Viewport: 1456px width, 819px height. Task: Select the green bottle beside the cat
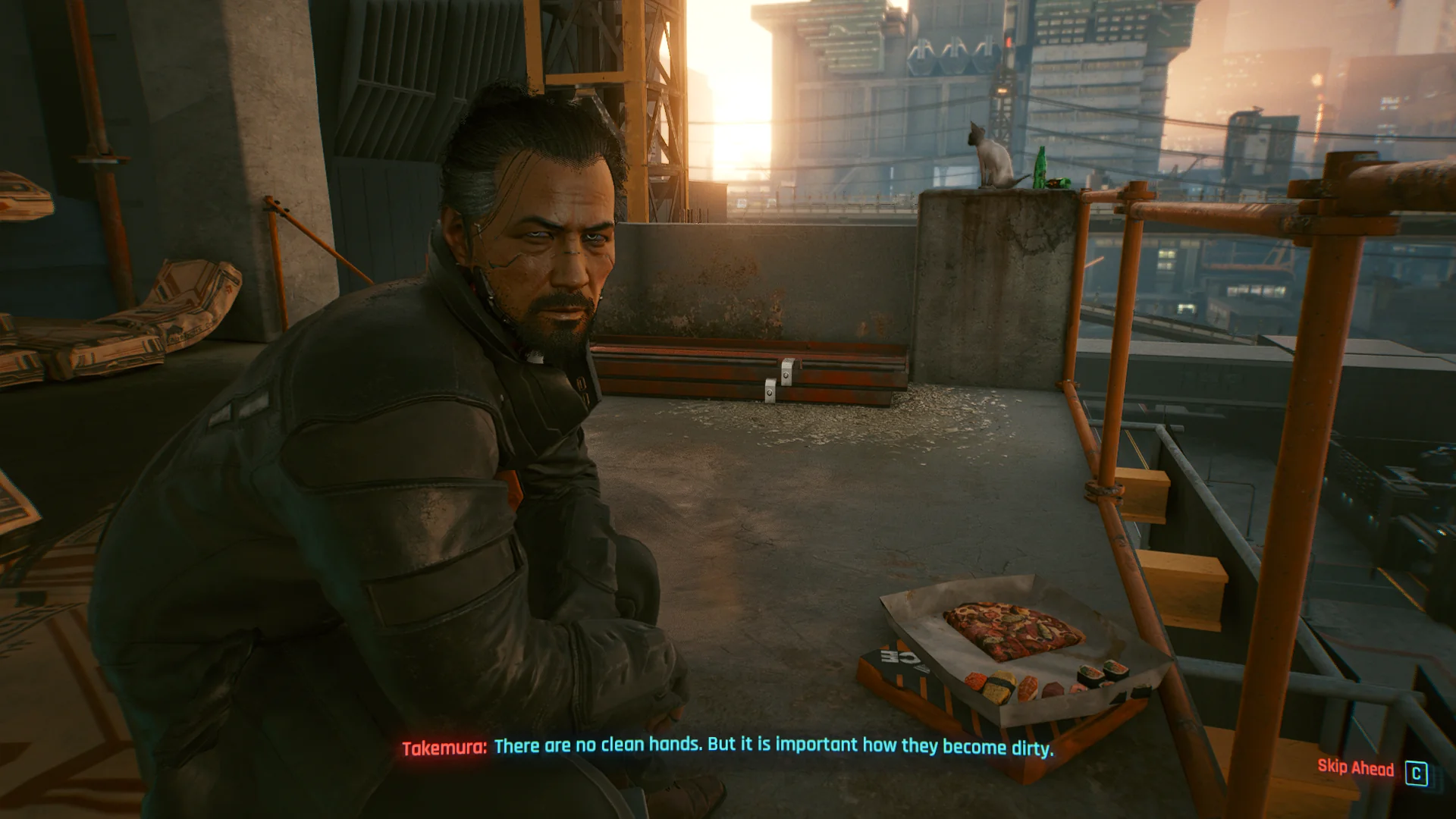1042,166
